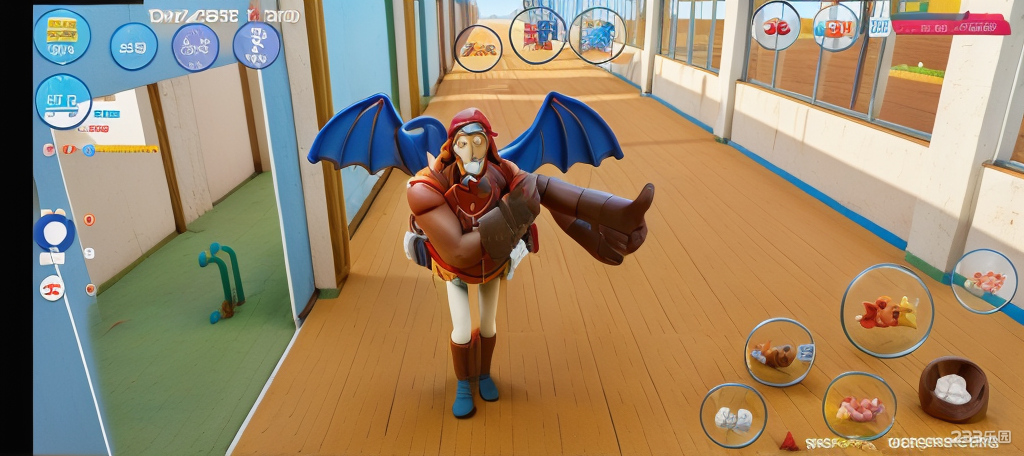Use the brown snail item bubble

(779, 352)
